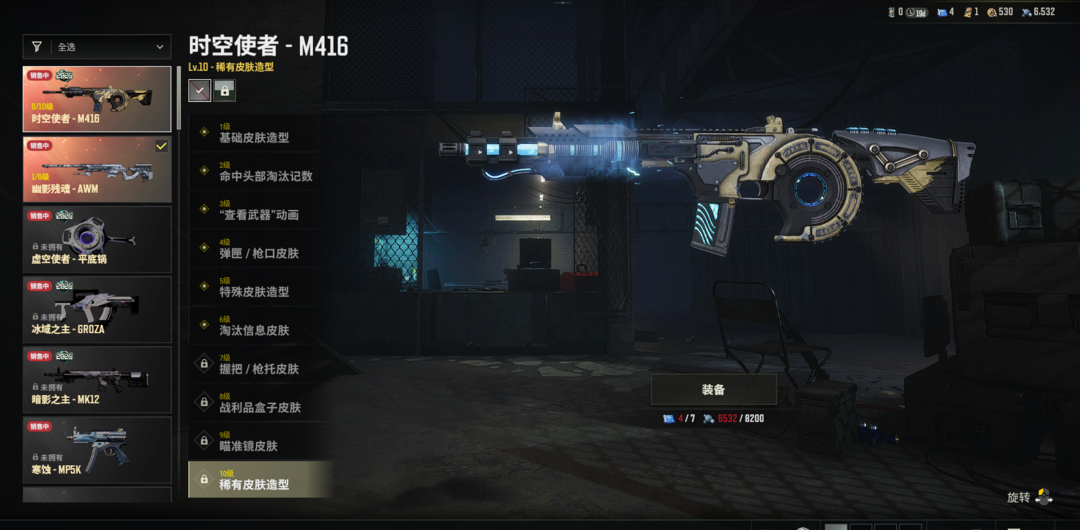Select level 2 命中头部淘汰记数

pyautogui.click(x=260, y=172)
